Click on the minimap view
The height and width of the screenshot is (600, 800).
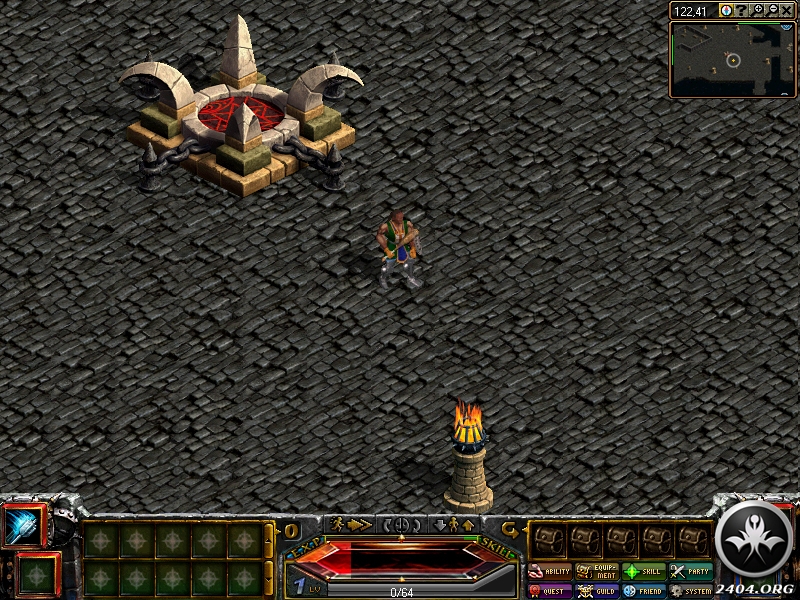pos(733,60)
